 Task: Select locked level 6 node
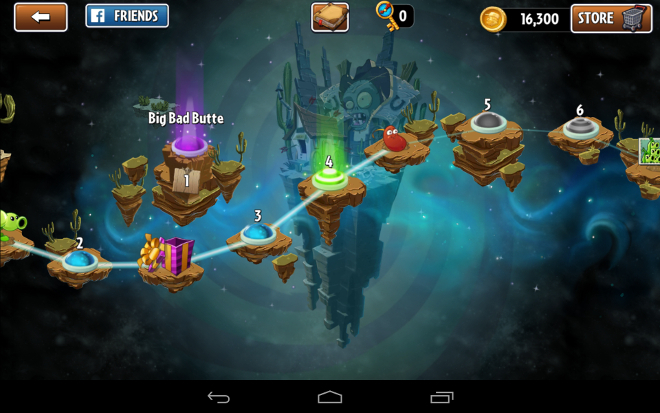pyautogui.click(x=580, y=127)
